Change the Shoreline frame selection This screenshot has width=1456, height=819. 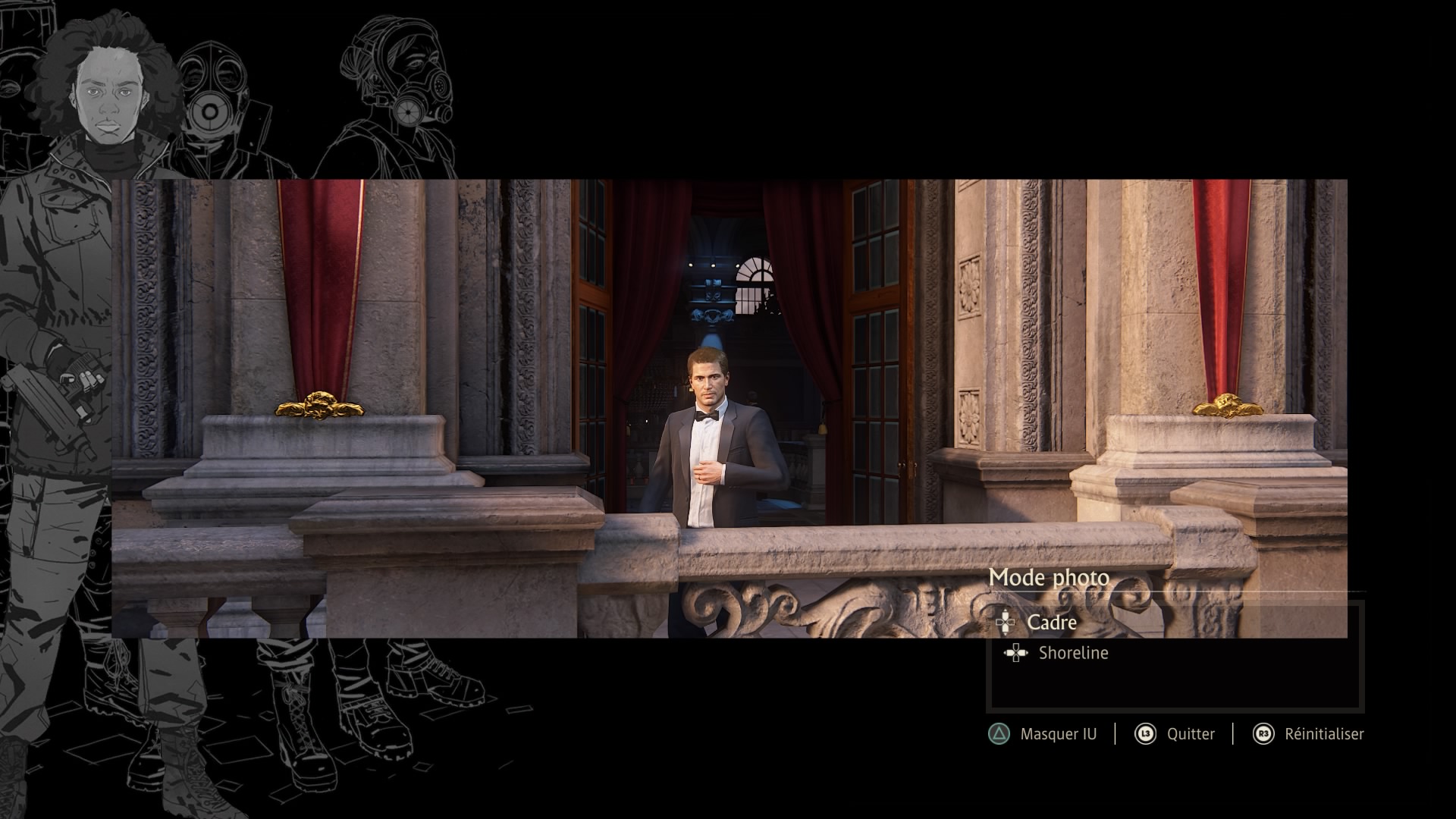click(x=1072, y=653)
